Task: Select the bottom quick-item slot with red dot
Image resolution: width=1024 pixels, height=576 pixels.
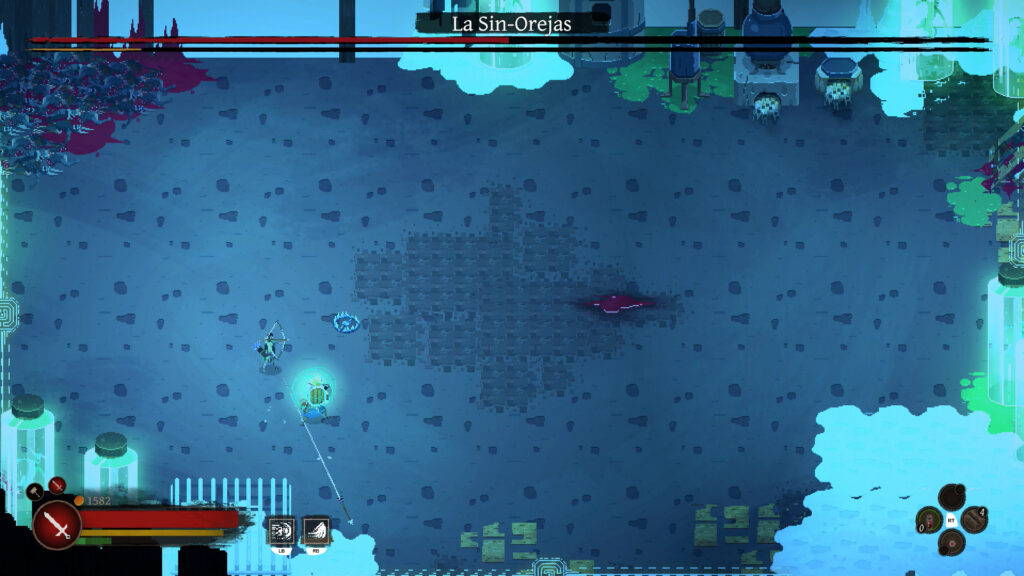Action: [951, 543]
